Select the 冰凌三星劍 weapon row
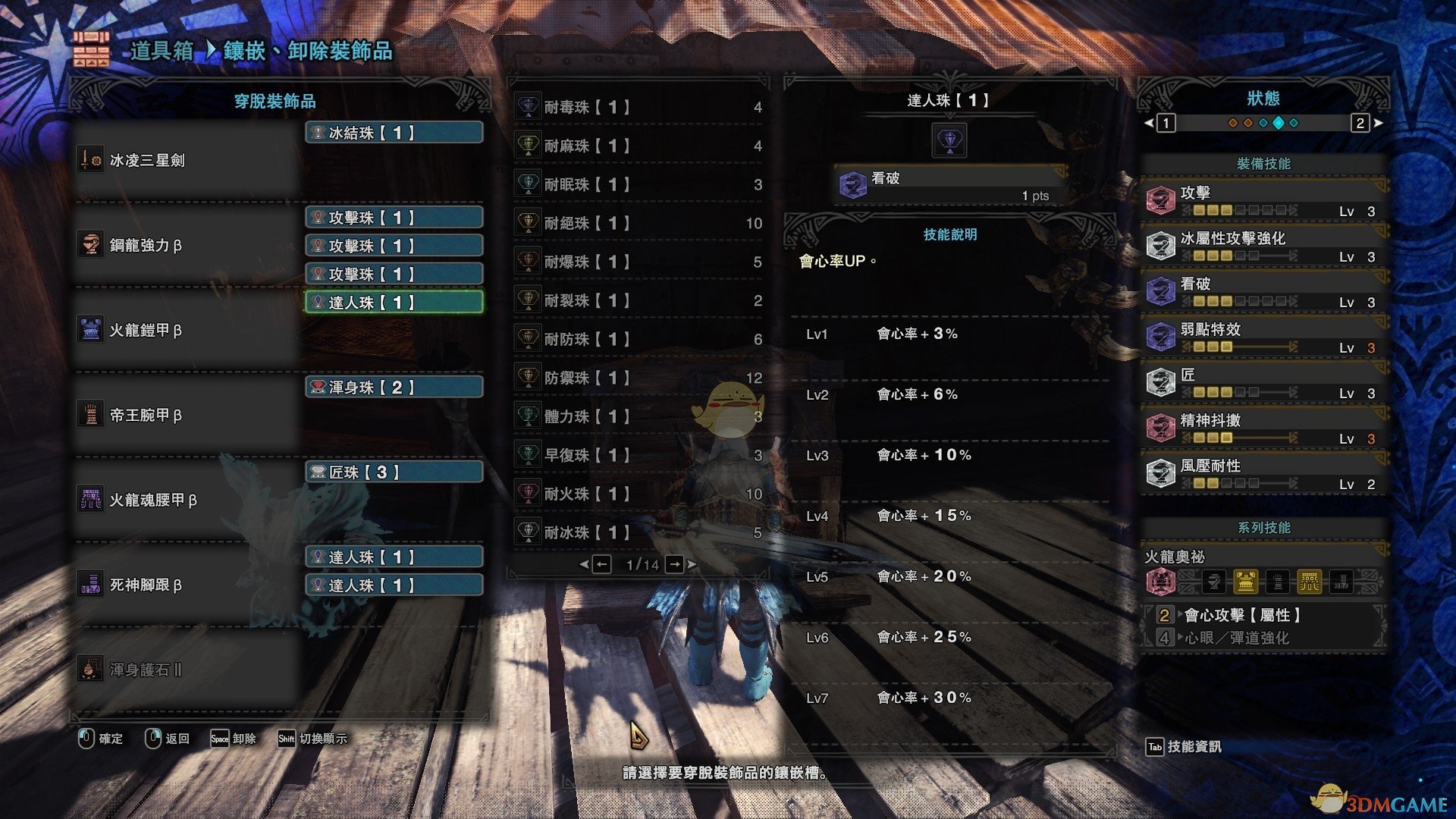 pyautogui.click(x=186, y=160)
